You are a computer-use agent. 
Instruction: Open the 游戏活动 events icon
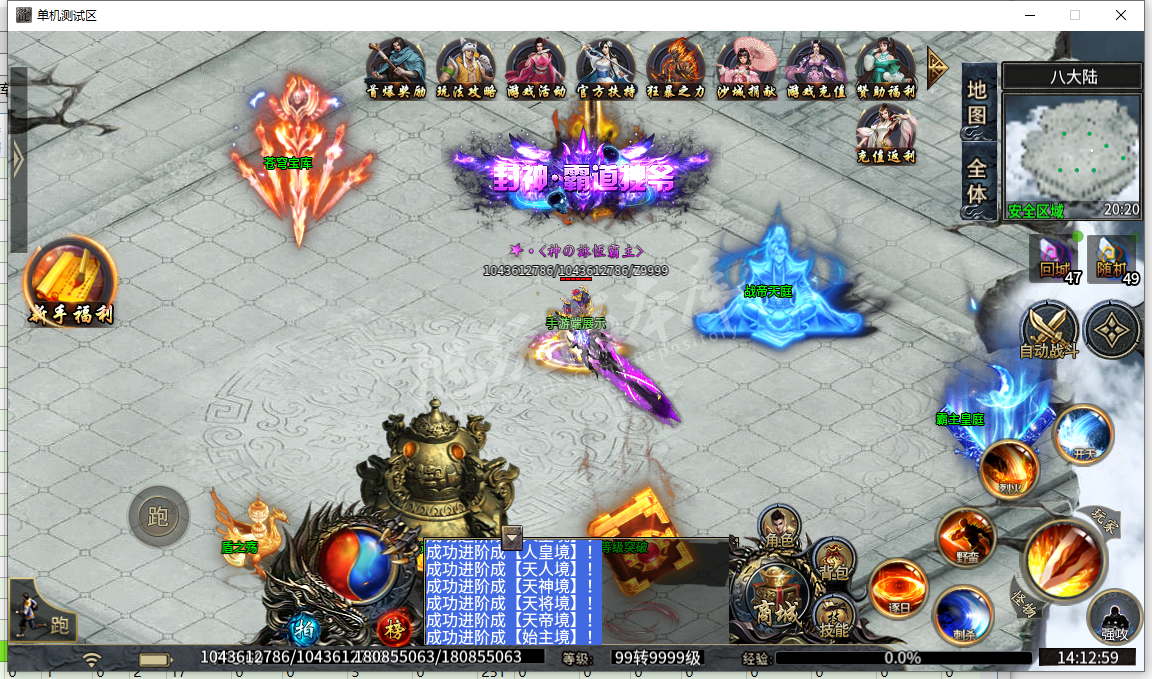pos(536,67)
